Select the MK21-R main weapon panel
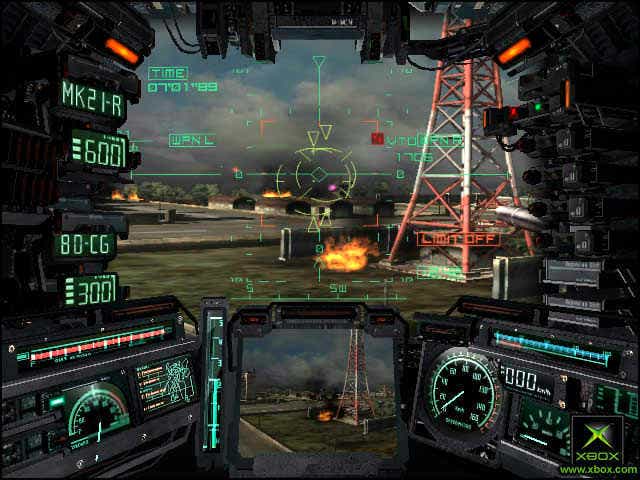 (91, 96)
